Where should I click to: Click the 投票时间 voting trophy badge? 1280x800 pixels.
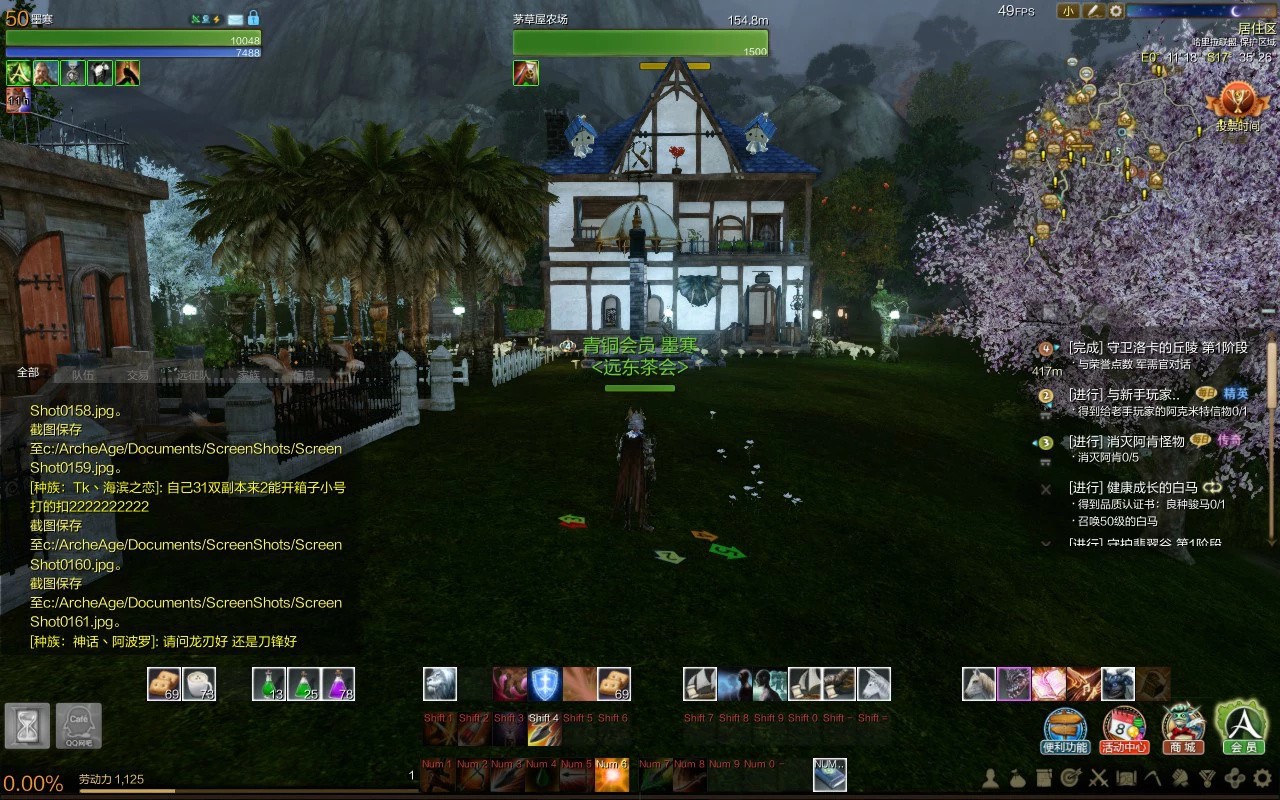(x=1237, y=106)
